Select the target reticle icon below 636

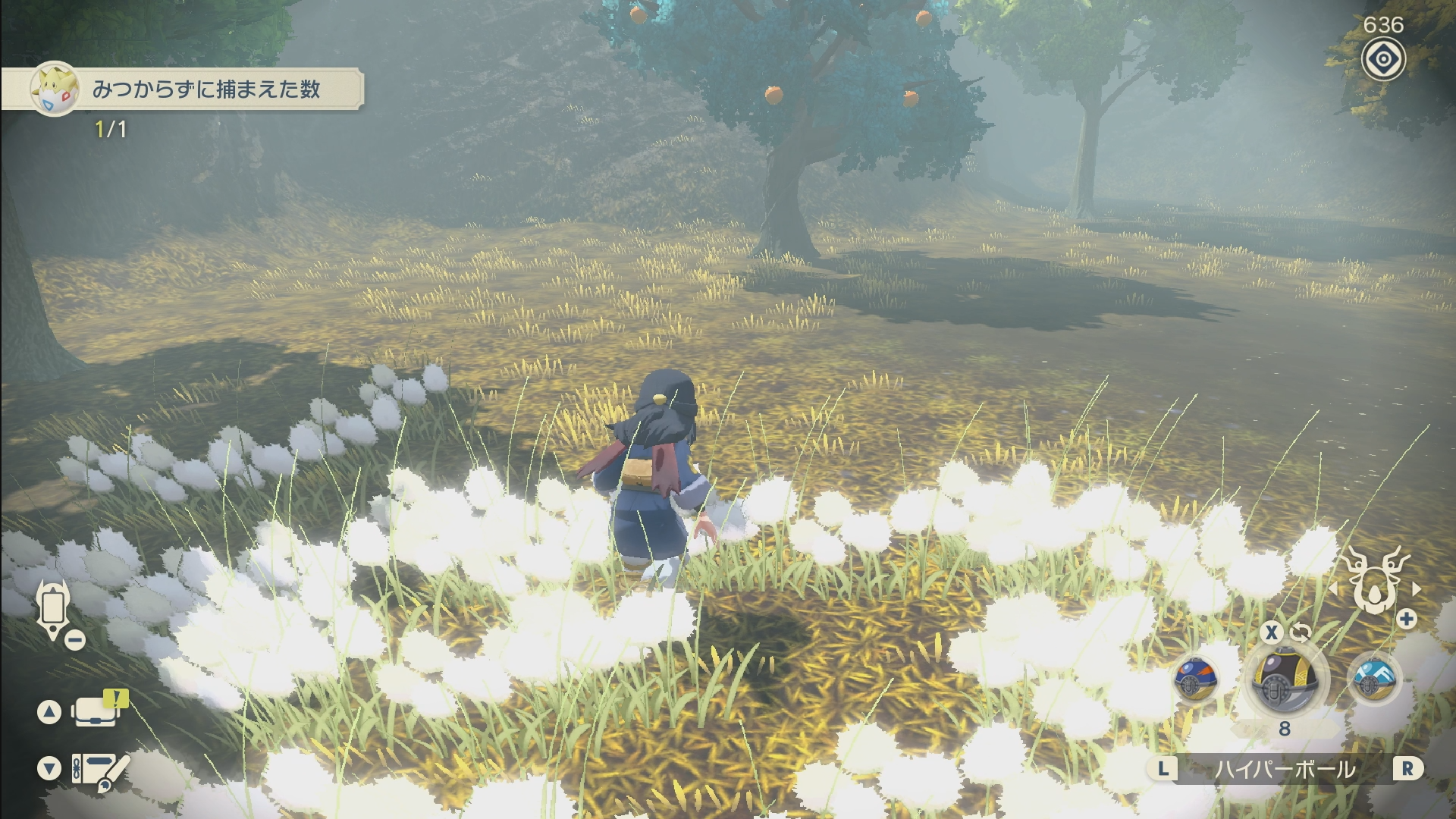[1382, 60]
